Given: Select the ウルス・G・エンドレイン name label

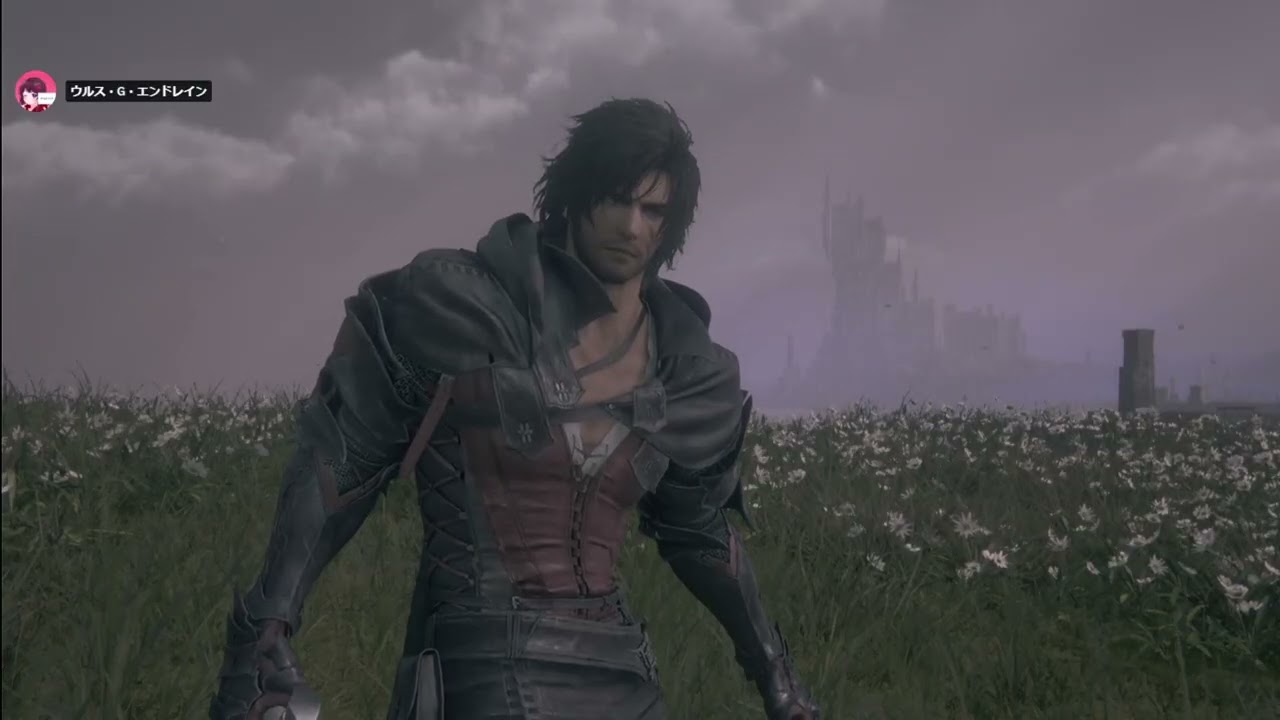Looking at the screenshot, I should click(x=138, y=92).
